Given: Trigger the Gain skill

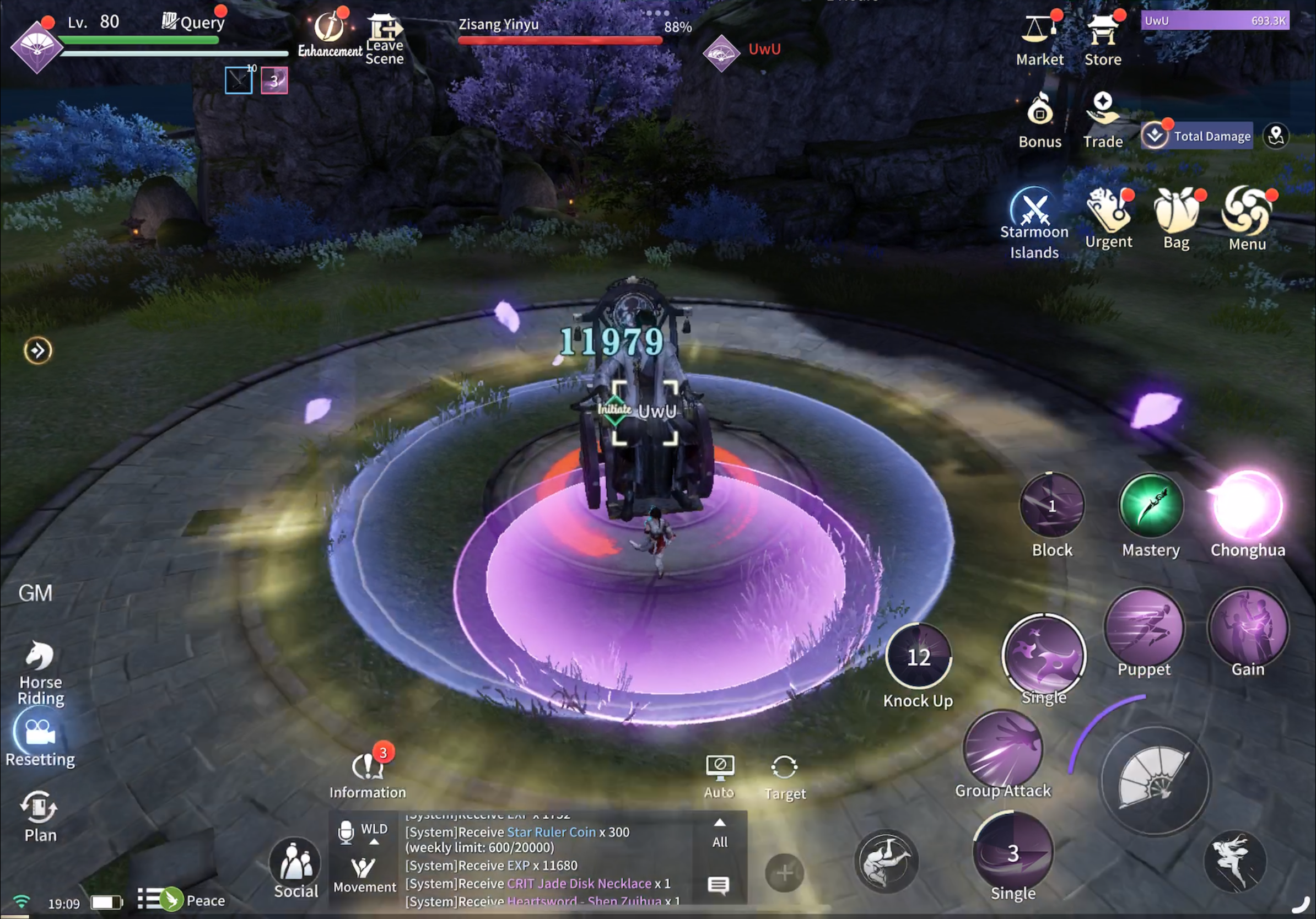Looking at the screenshot, I should coord(1247,626).
